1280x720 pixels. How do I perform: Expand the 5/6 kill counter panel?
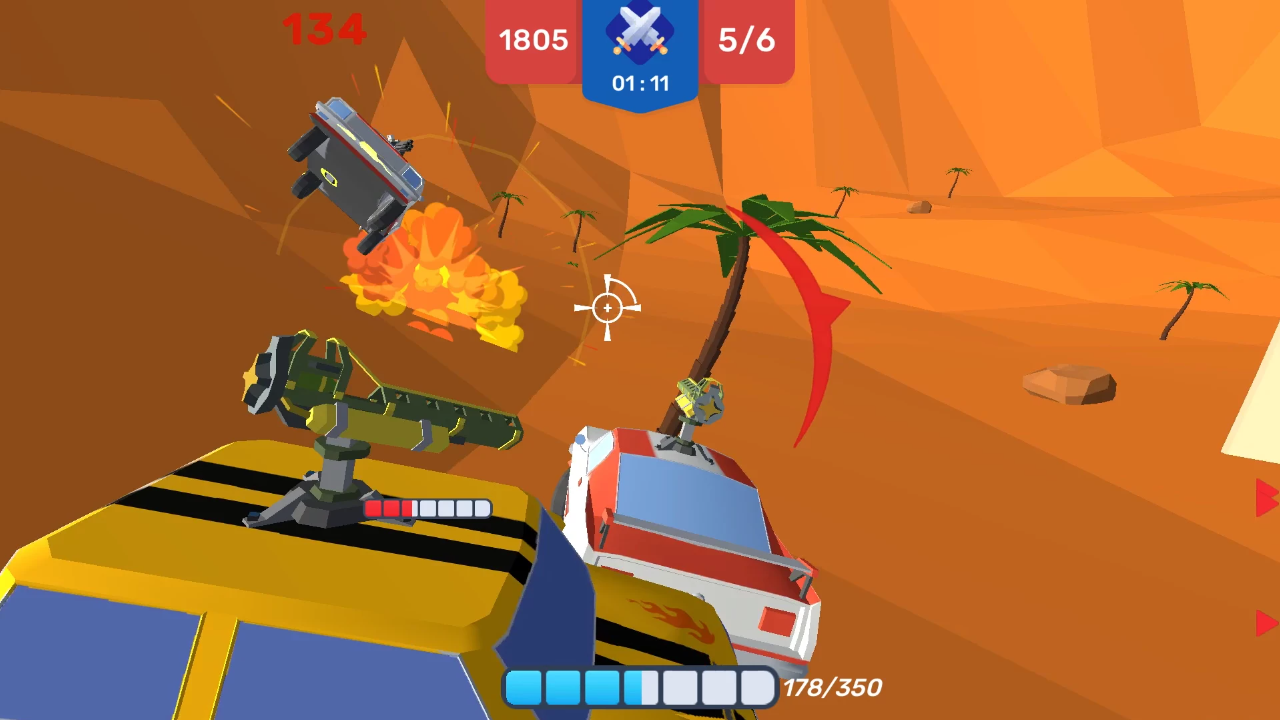pyautogui.click(x=746, y=40)
